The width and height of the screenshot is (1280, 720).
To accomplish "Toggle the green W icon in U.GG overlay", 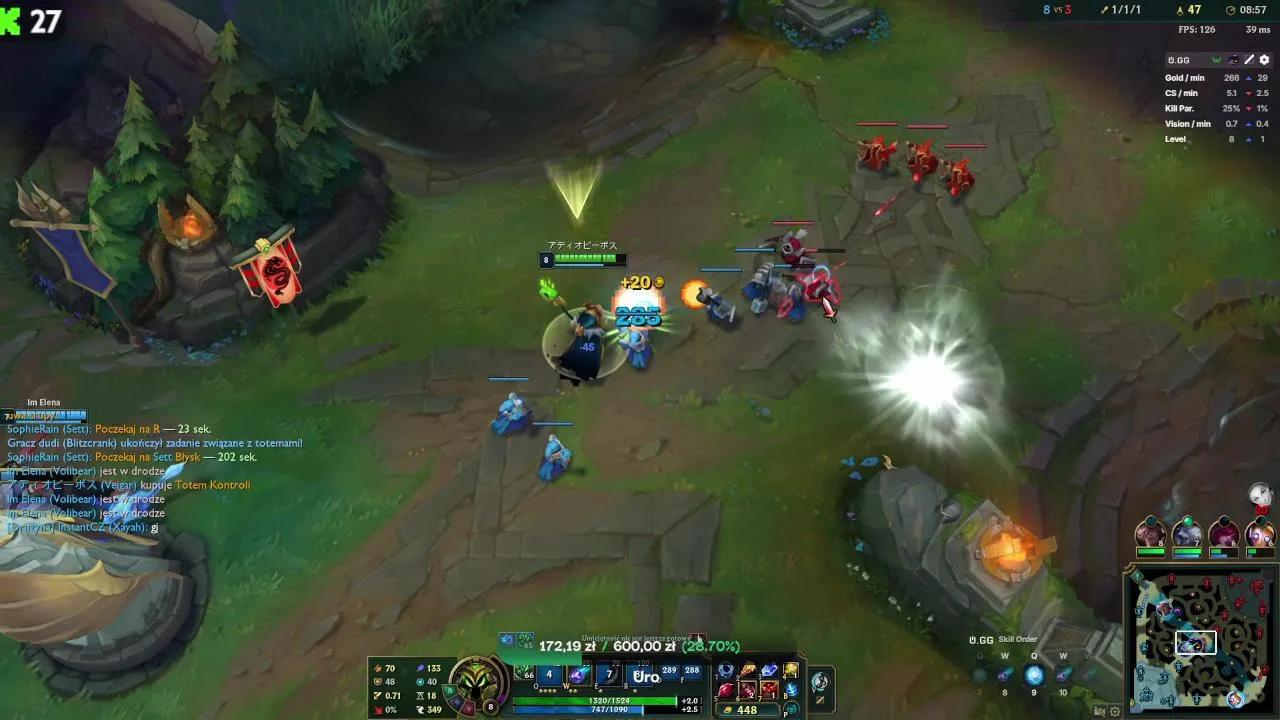I will coord(1216,60).
